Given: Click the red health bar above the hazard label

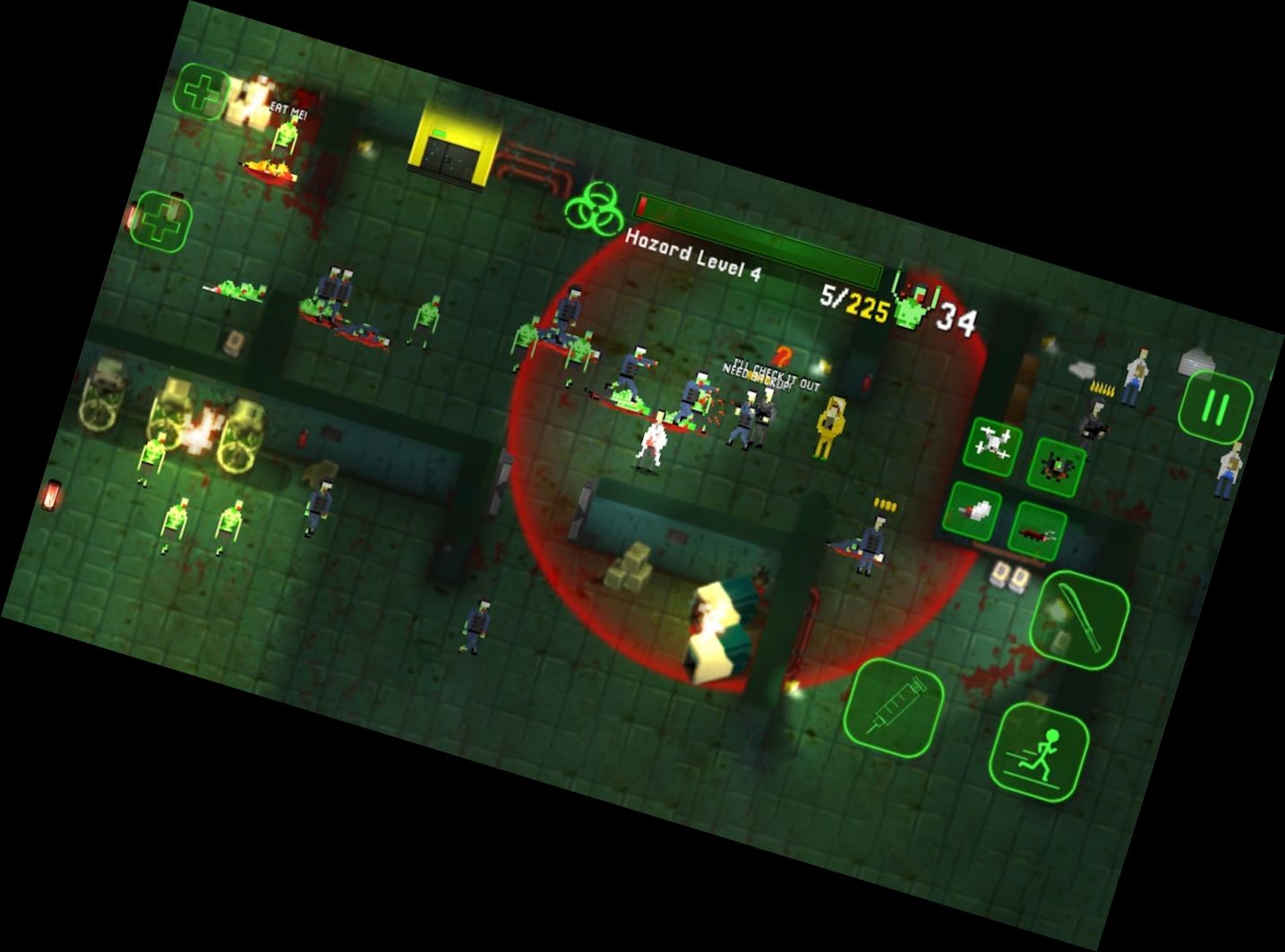Looking at the screenshot, I should pyautogui.click(x=641, y=204).
